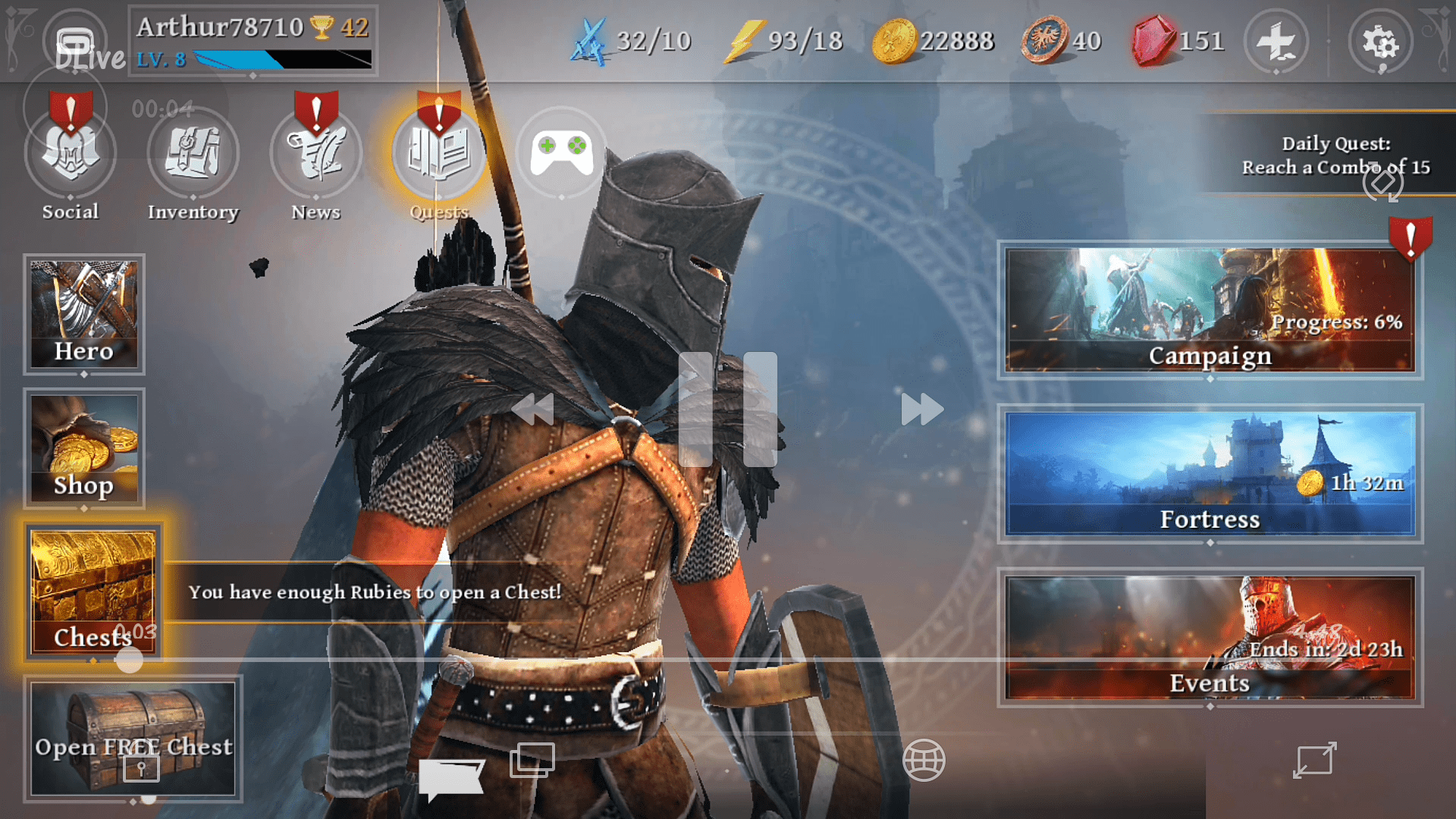Pause the recording playback
Viewport: 1456px width, 819px height.
pos(728,409)
